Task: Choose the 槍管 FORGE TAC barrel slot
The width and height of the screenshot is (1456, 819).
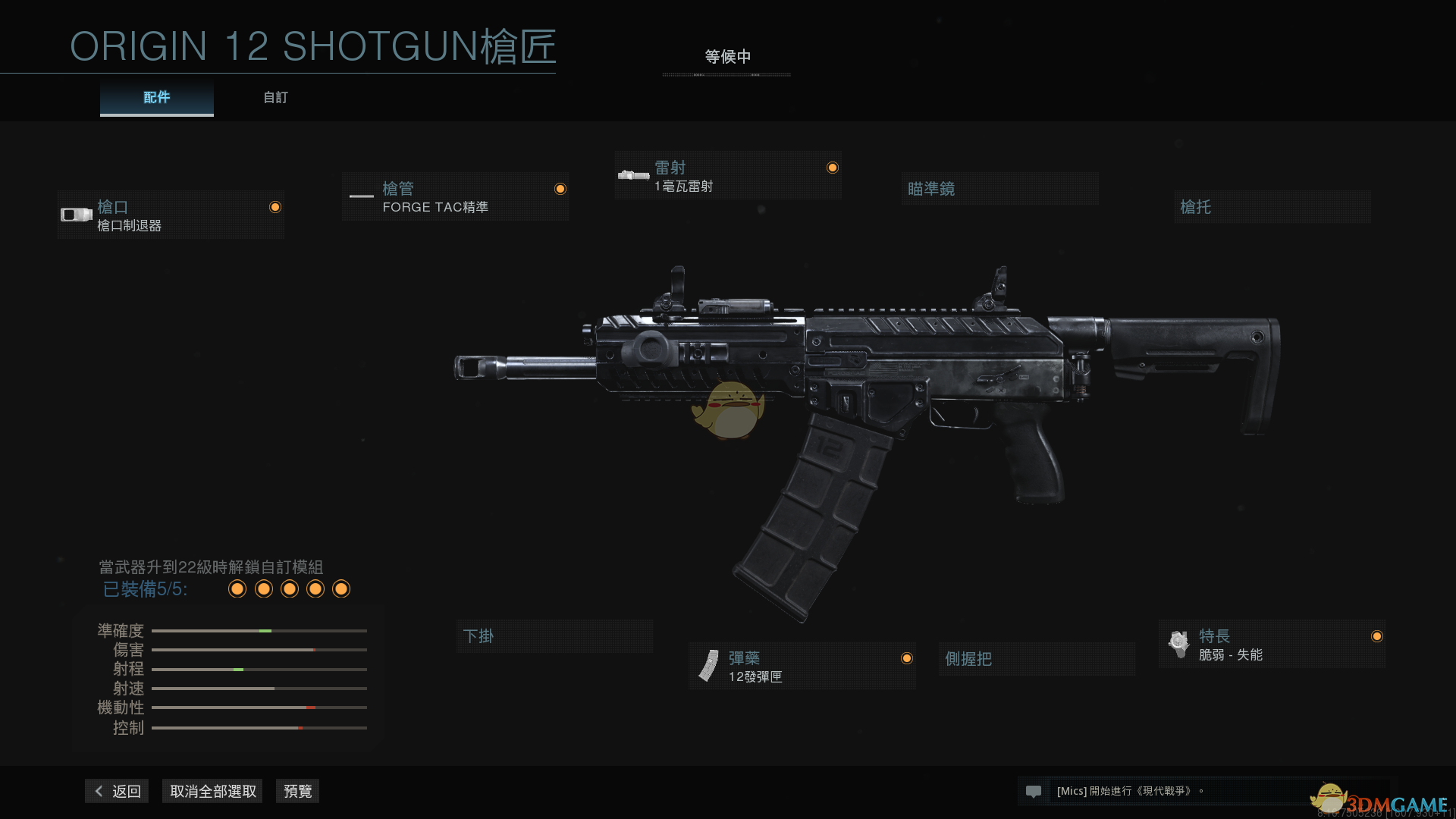Action: tap(455, 197)
